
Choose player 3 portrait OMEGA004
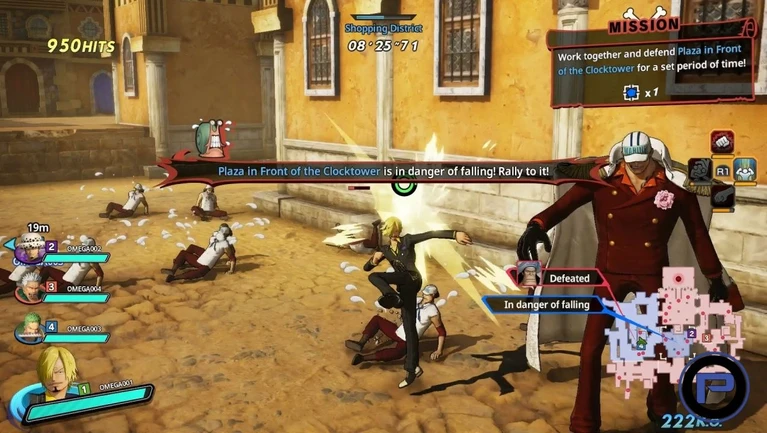pyautogui.click(x=31, y=286)
